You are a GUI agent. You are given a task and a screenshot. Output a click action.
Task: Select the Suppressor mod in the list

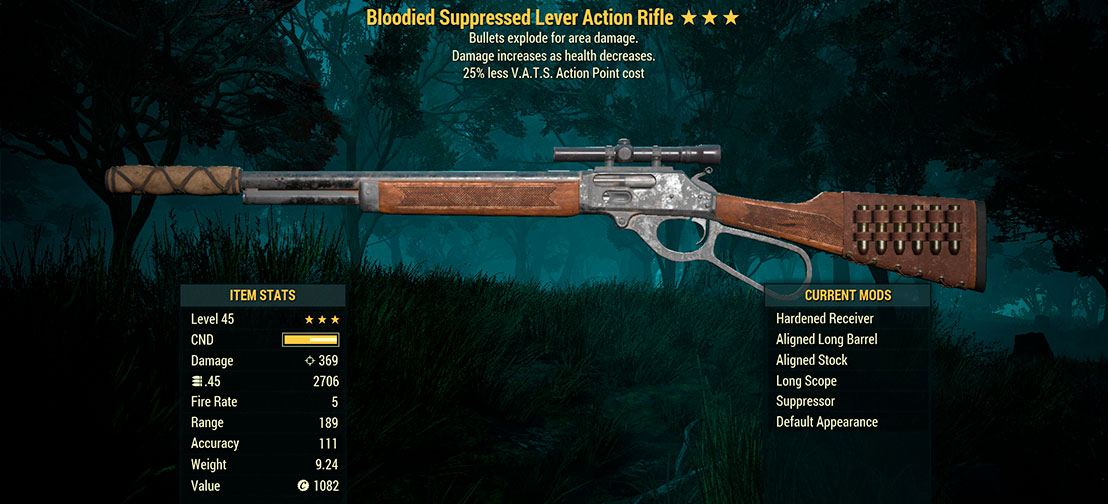point(805,401)
